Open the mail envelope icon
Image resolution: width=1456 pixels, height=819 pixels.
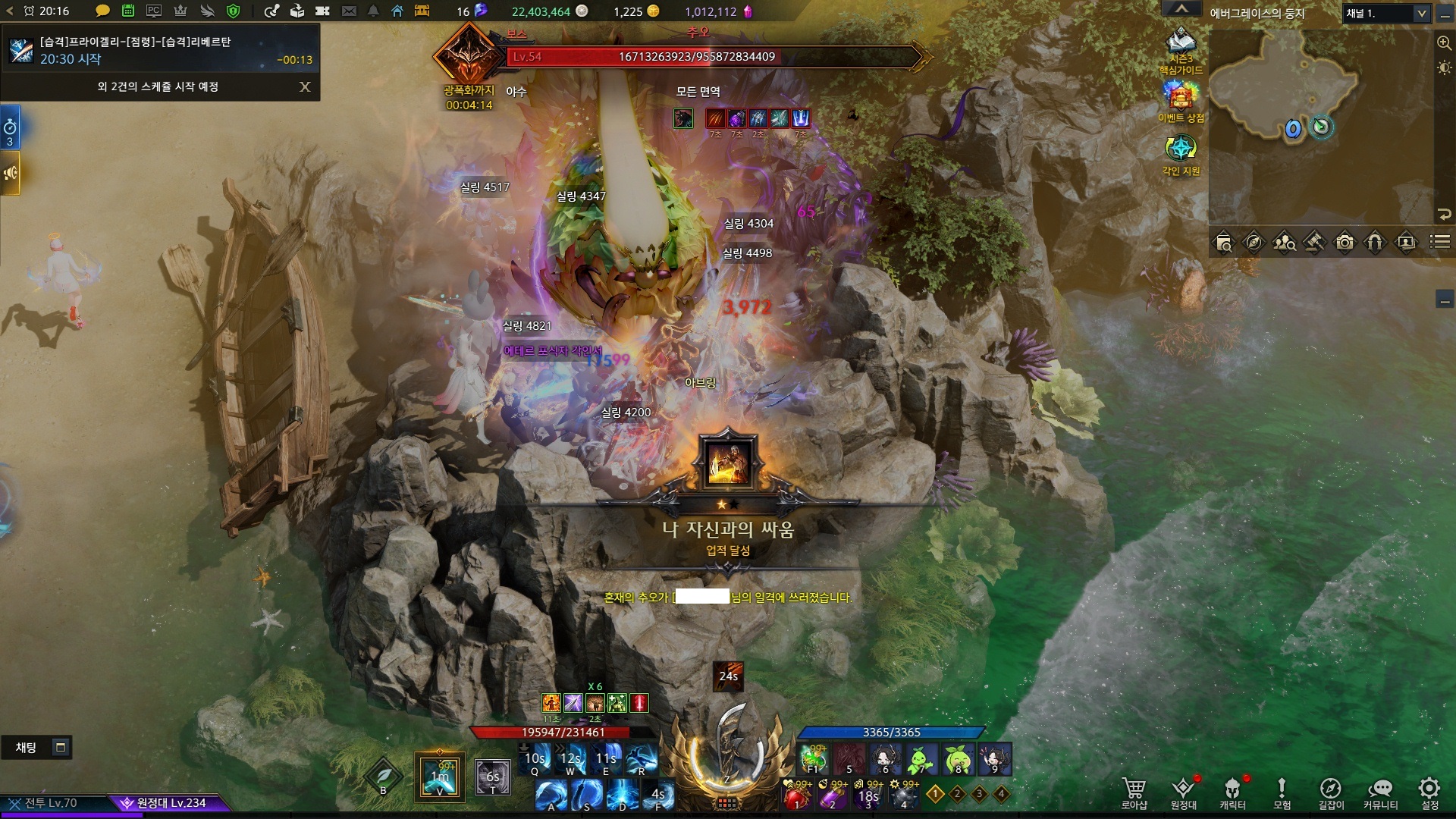point(348,11)
